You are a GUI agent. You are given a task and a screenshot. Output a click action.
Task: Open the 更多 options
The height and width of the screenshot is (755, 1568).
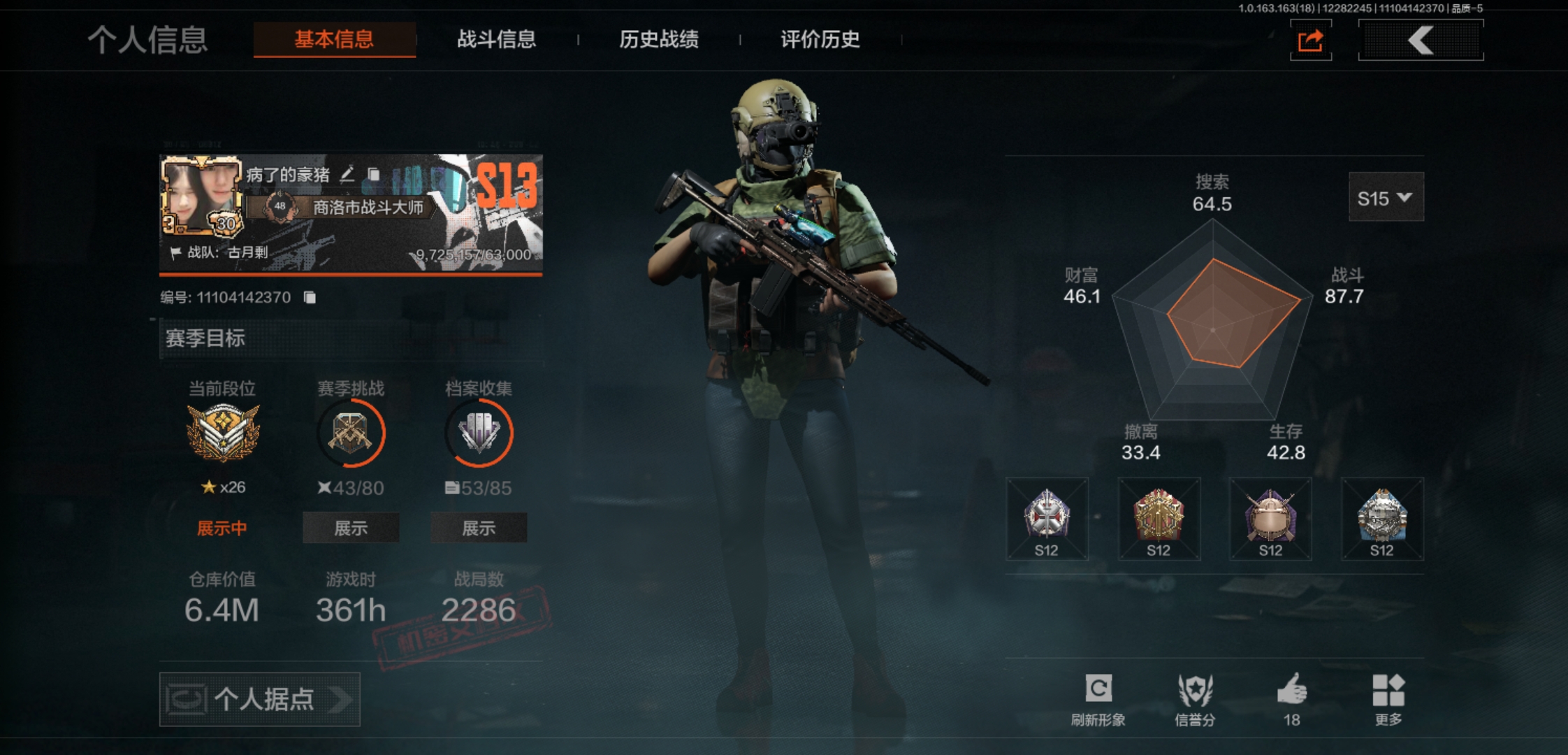click(x=1388, y=698)
